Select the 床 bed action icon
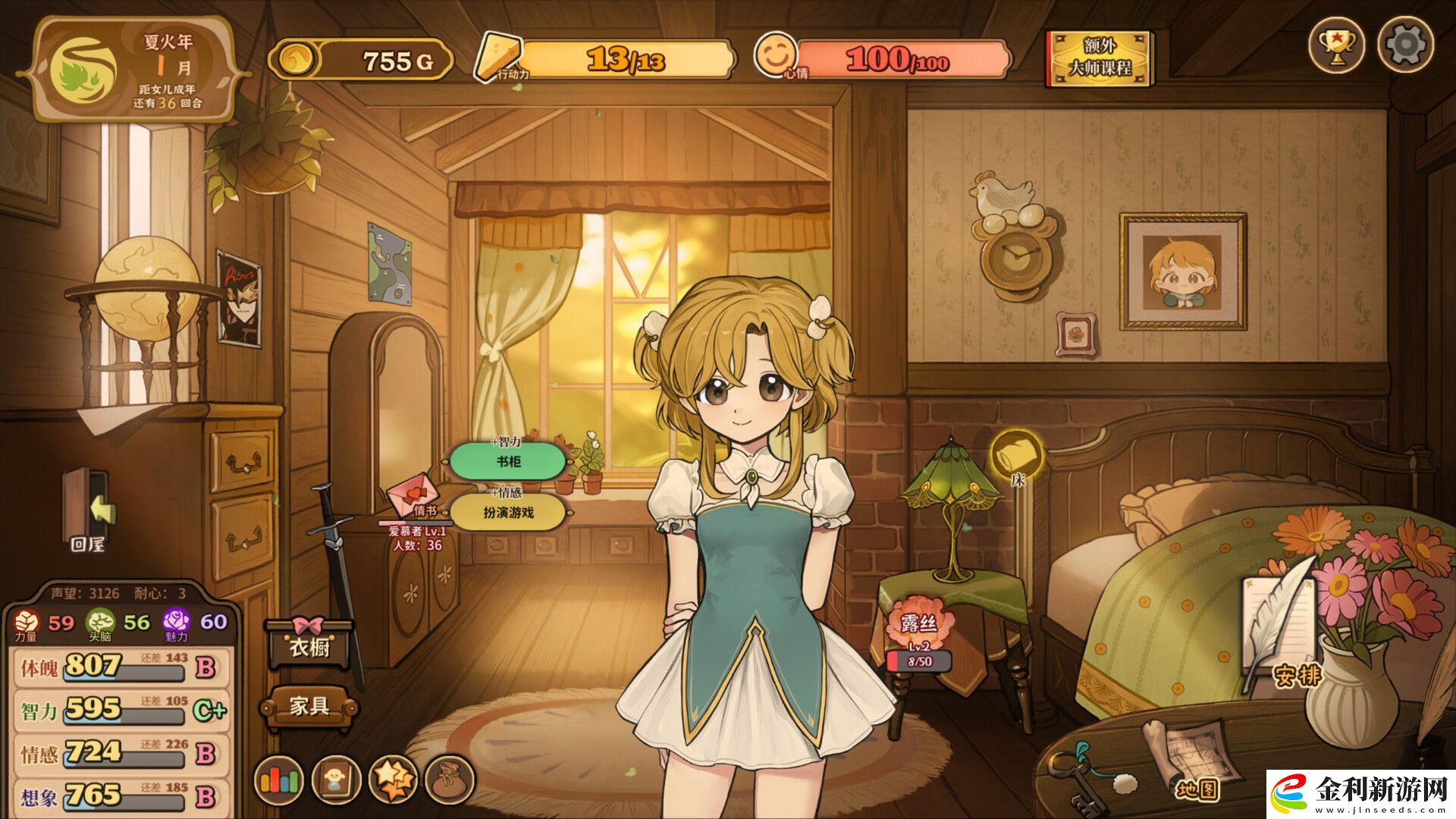The height and width of the screenshot is (819, 1456). tap(1017, 455)
